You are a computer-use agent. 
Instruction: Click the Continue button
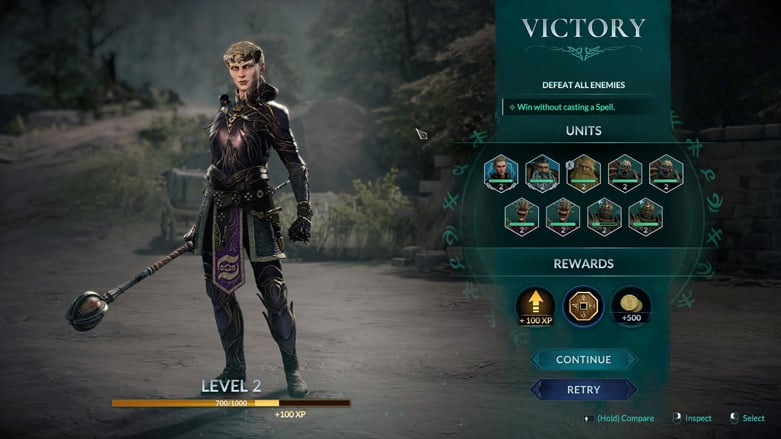pyautogui.click(x=583, y=360)
